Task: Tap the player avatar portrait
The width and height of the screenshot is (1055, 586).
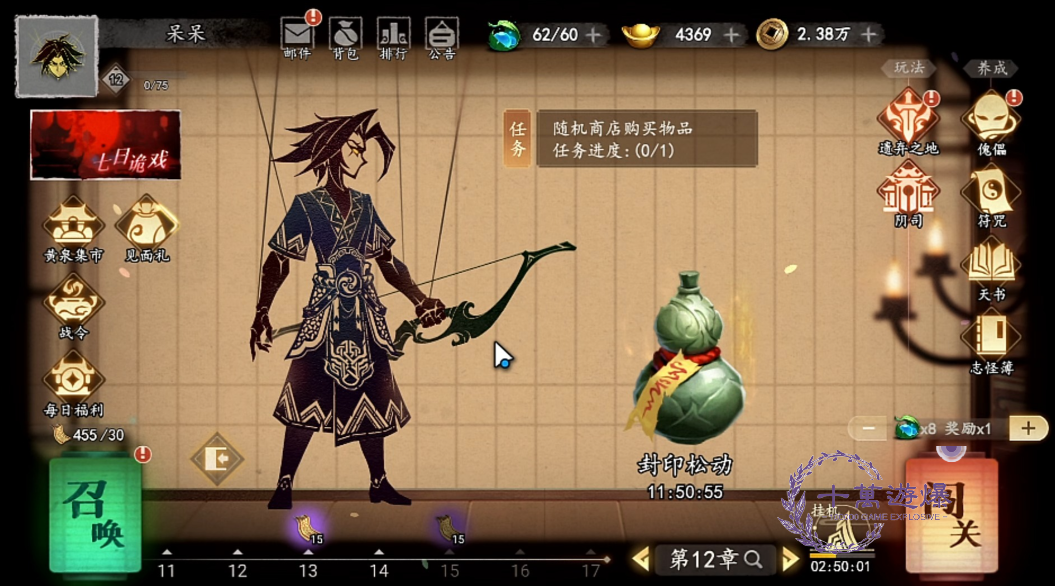Action: (x=56, y=56)
